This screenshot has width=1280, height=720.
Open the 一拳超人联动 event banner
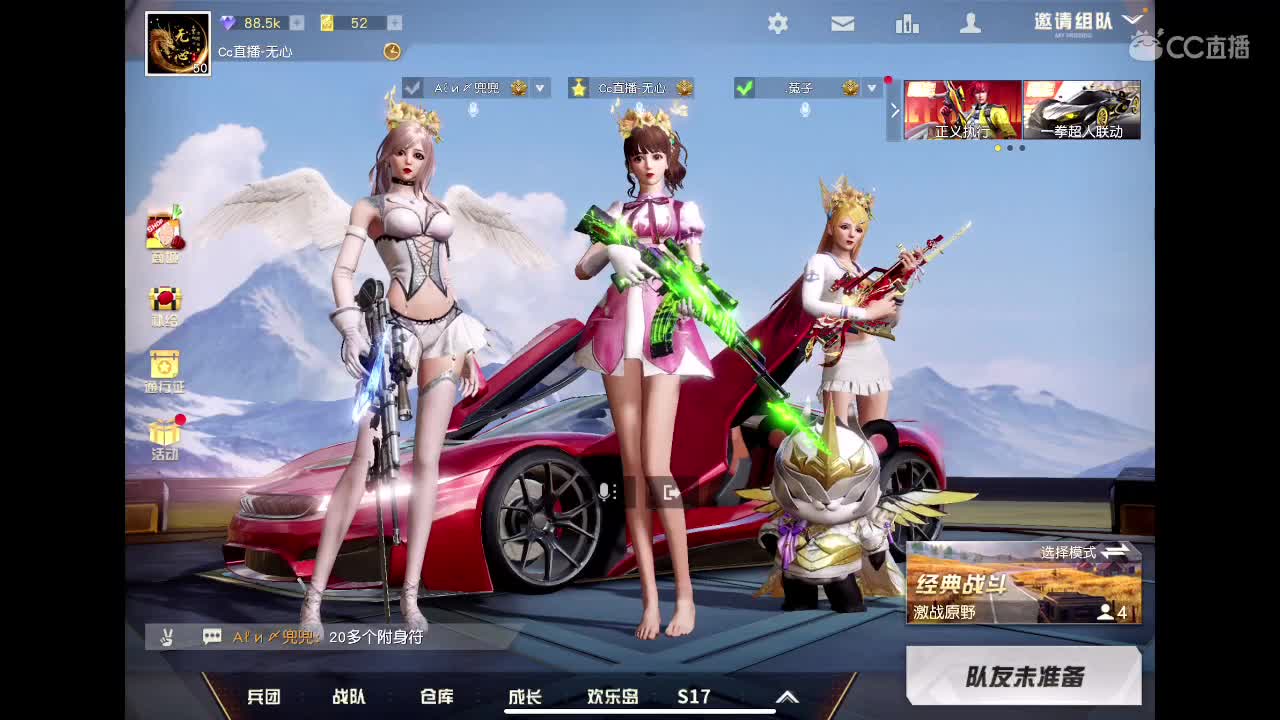point(1081,110)
